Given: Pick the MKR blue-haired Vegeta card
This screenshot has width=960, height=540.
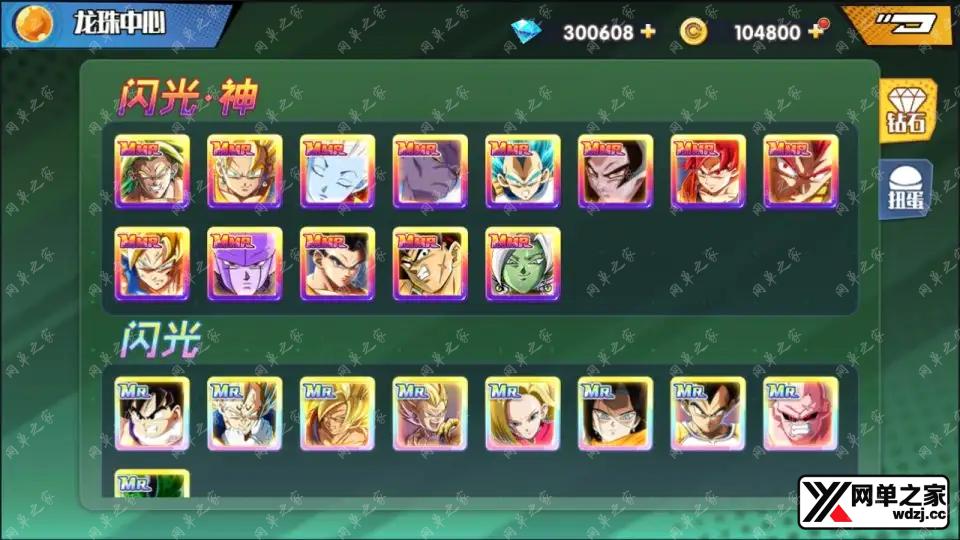Looking at the screenshot, I should (523, 171).
